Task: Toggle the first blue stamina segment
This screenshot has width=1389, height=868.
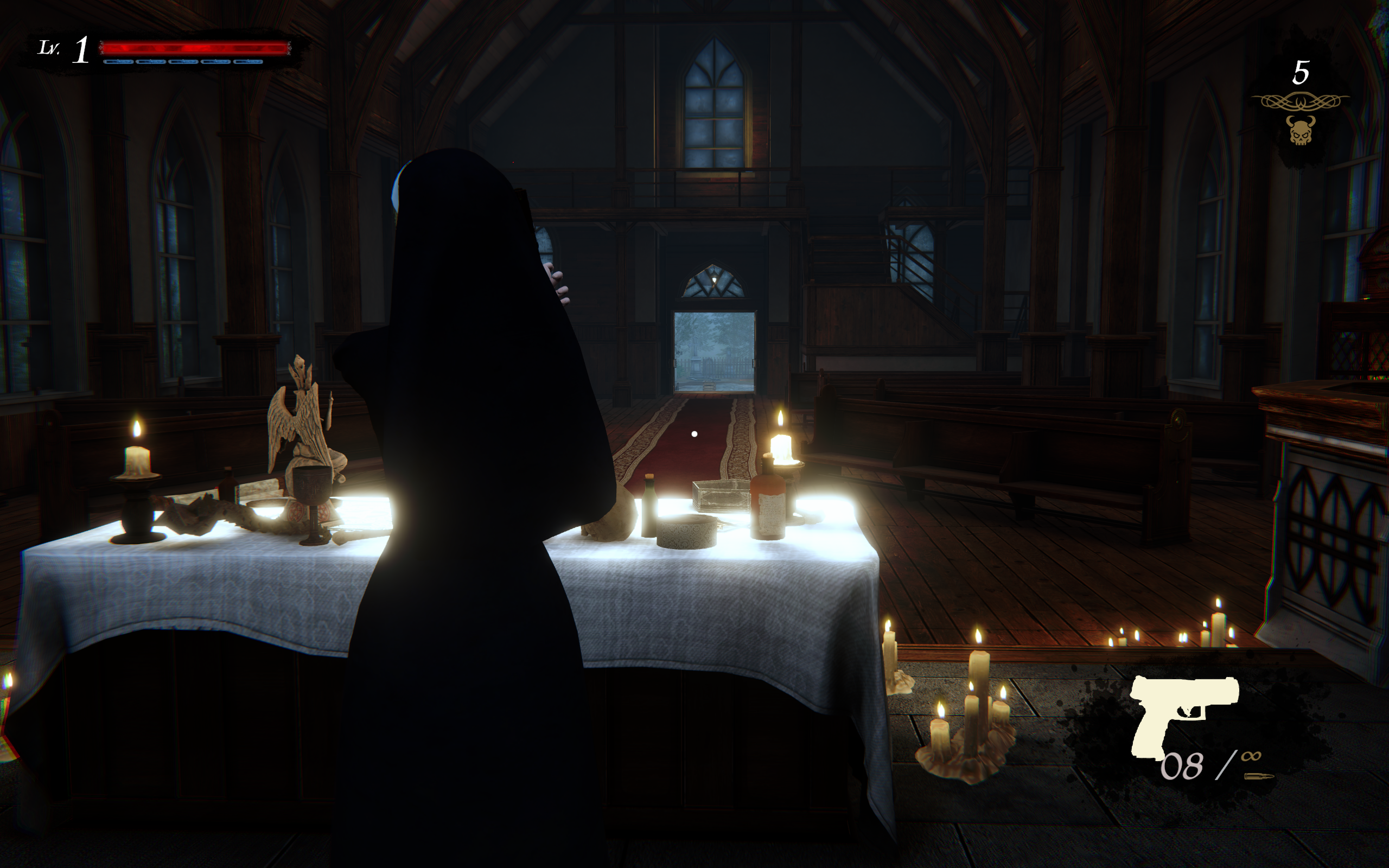Action: tap(119, 62)
